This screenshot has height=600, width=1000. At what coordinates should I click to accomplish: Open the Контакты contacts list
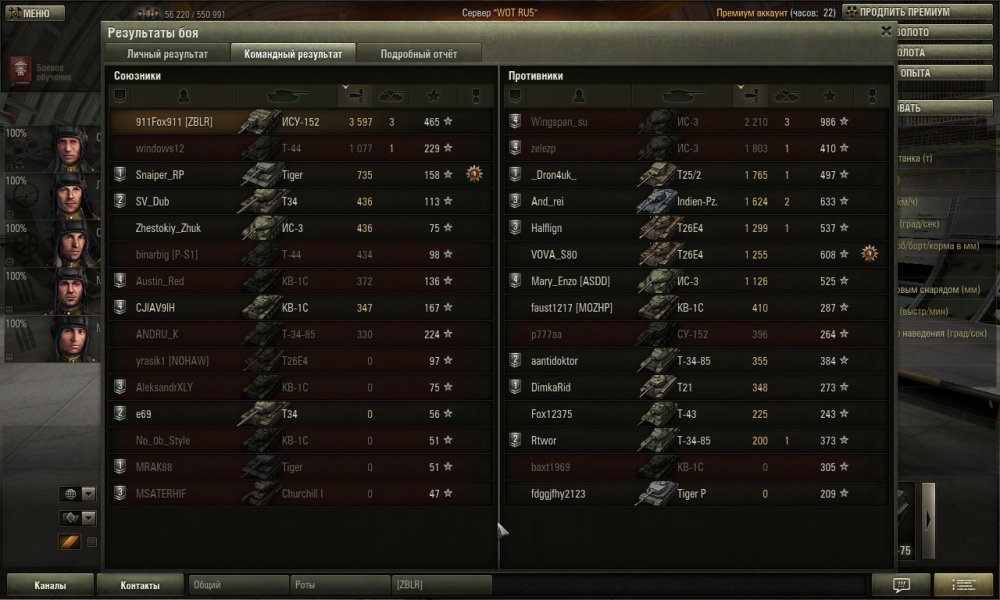[140, 585]
